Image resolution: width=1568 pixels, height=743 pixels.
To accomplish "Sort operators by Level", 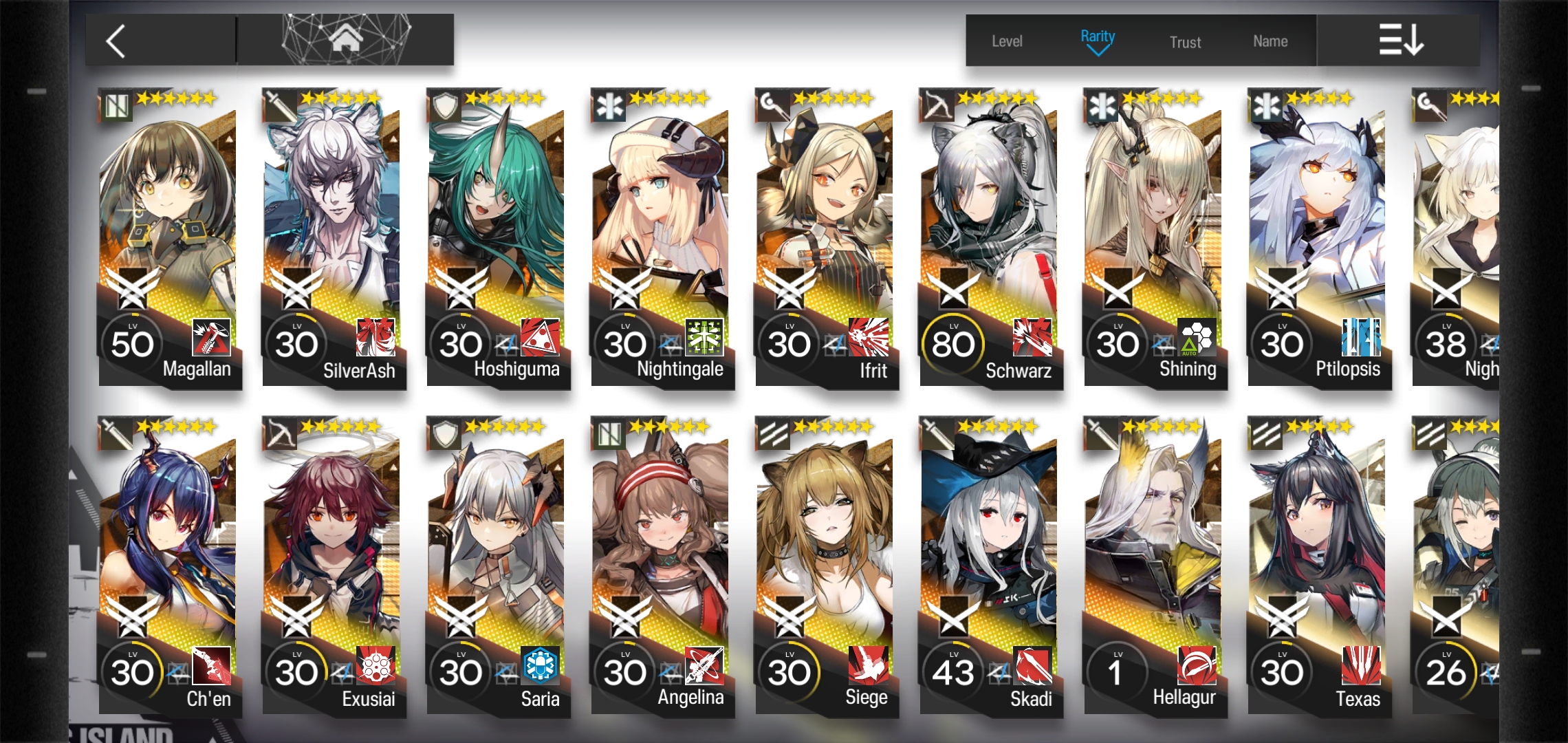I will tap(1007, 41).
